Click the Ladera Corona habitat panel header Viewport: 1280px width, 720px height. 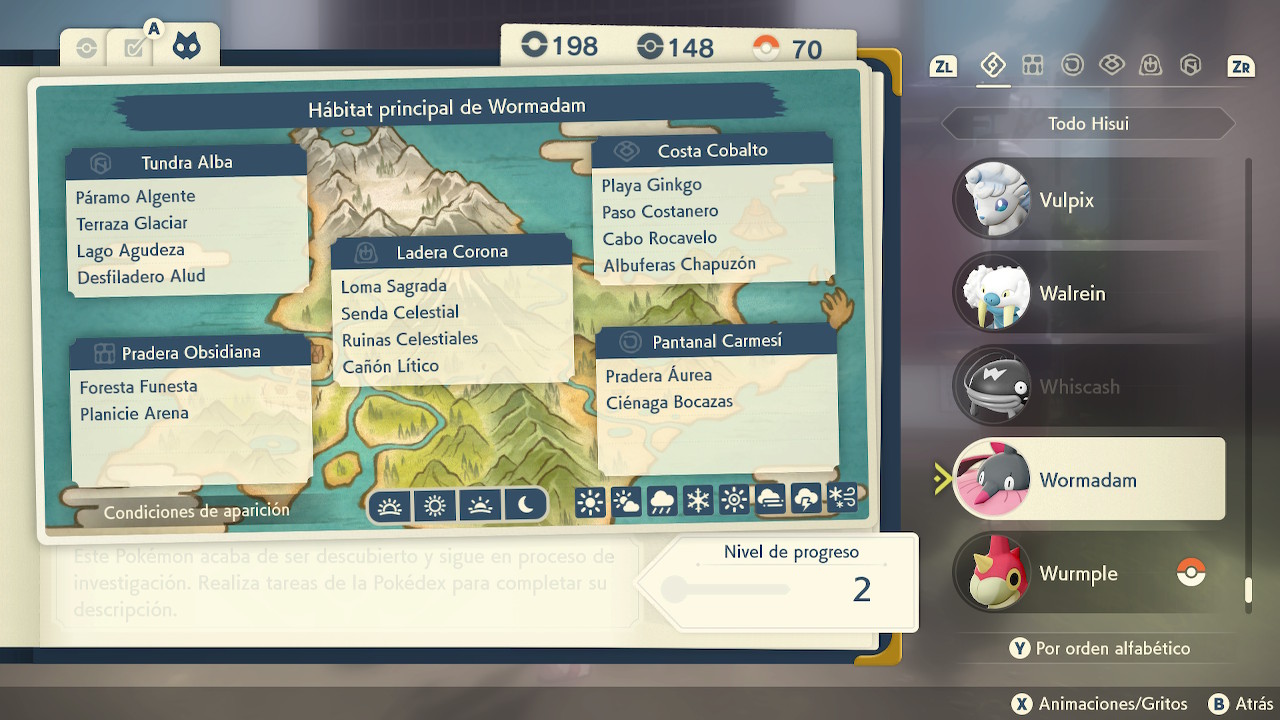coord(451,252)
